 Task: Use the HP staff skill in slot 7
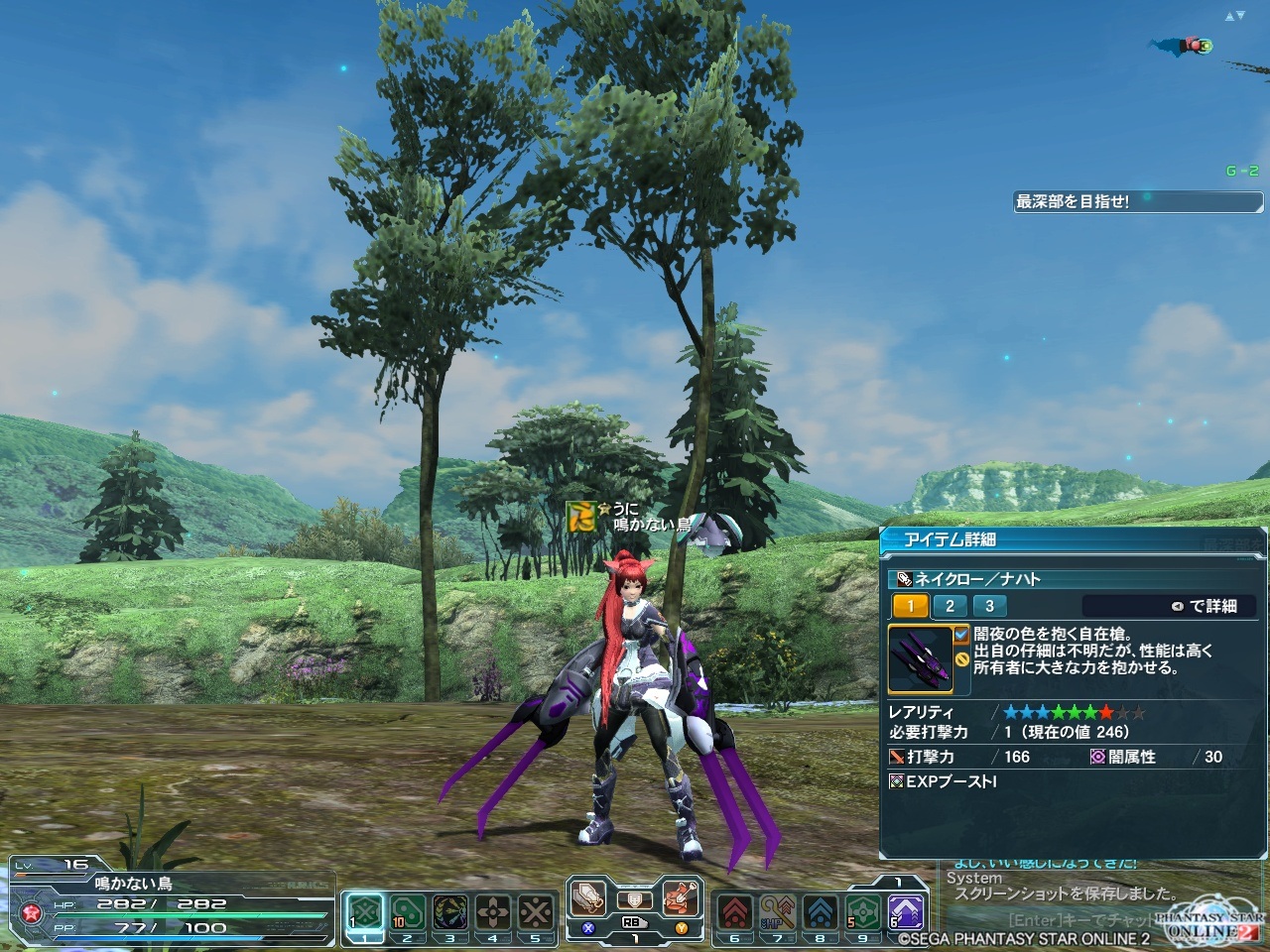[x=778, y=912]
